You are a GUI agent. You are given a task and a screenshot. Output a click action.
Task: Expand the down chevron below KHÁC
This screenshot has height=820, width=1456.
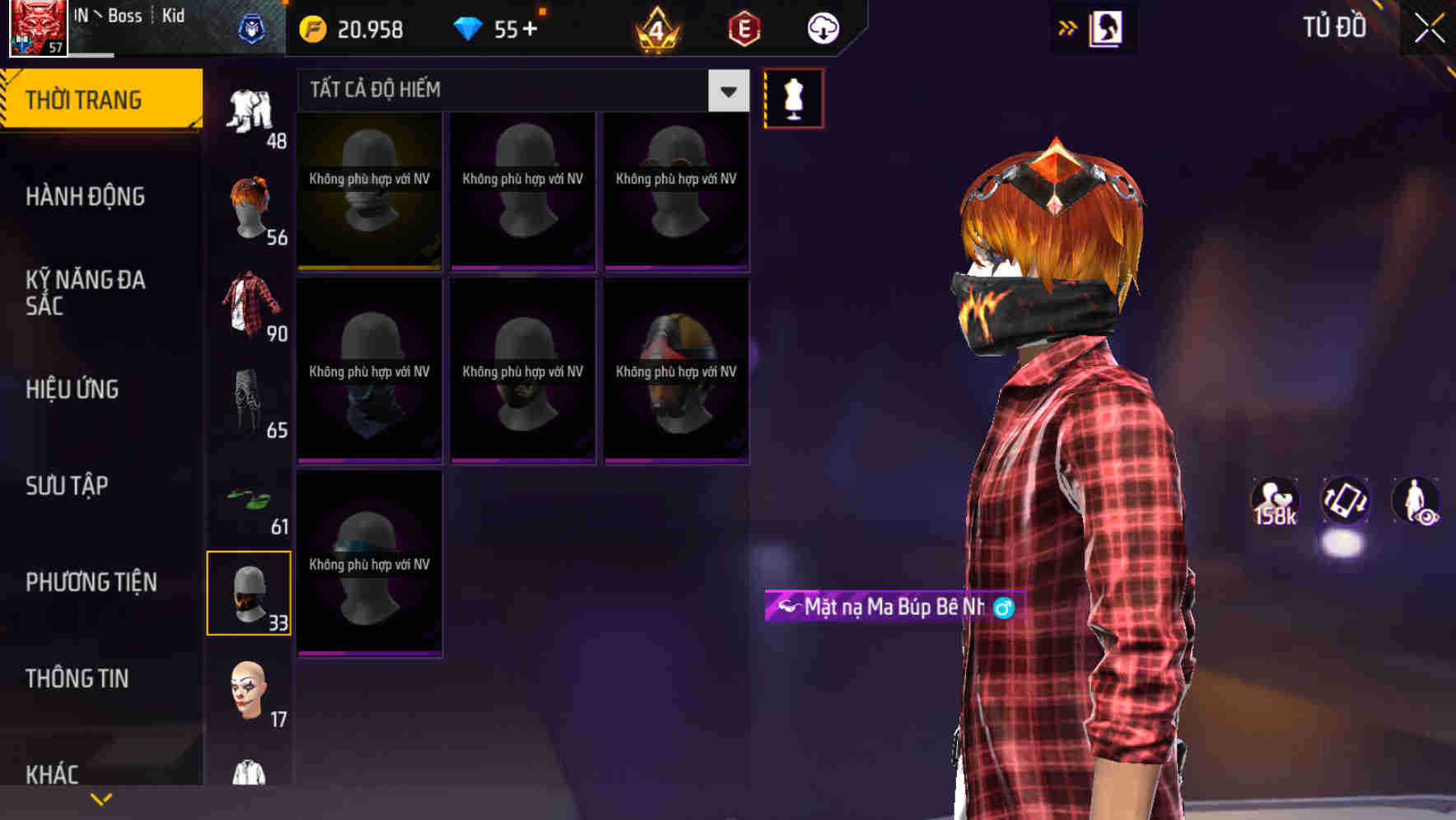click(100, 798)
